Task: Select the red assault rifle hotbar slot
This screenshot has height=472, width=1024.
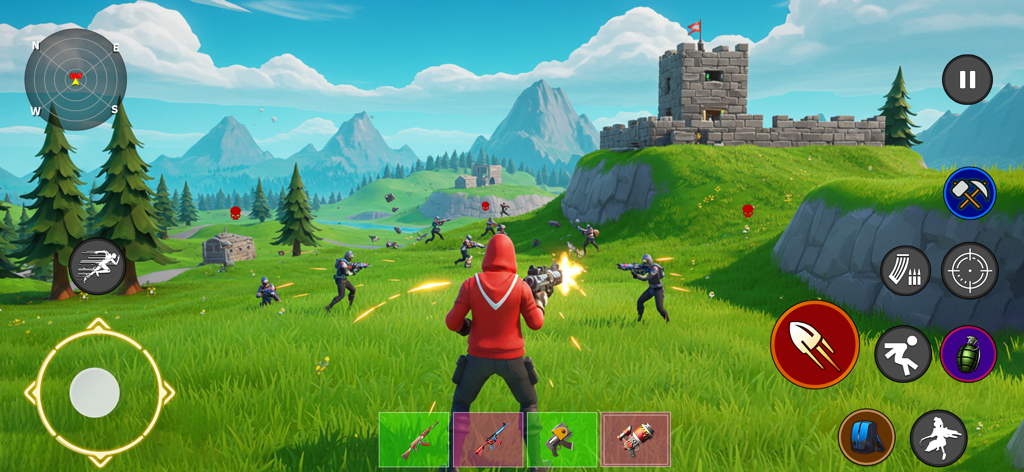Action: click(x=414, y=439)
